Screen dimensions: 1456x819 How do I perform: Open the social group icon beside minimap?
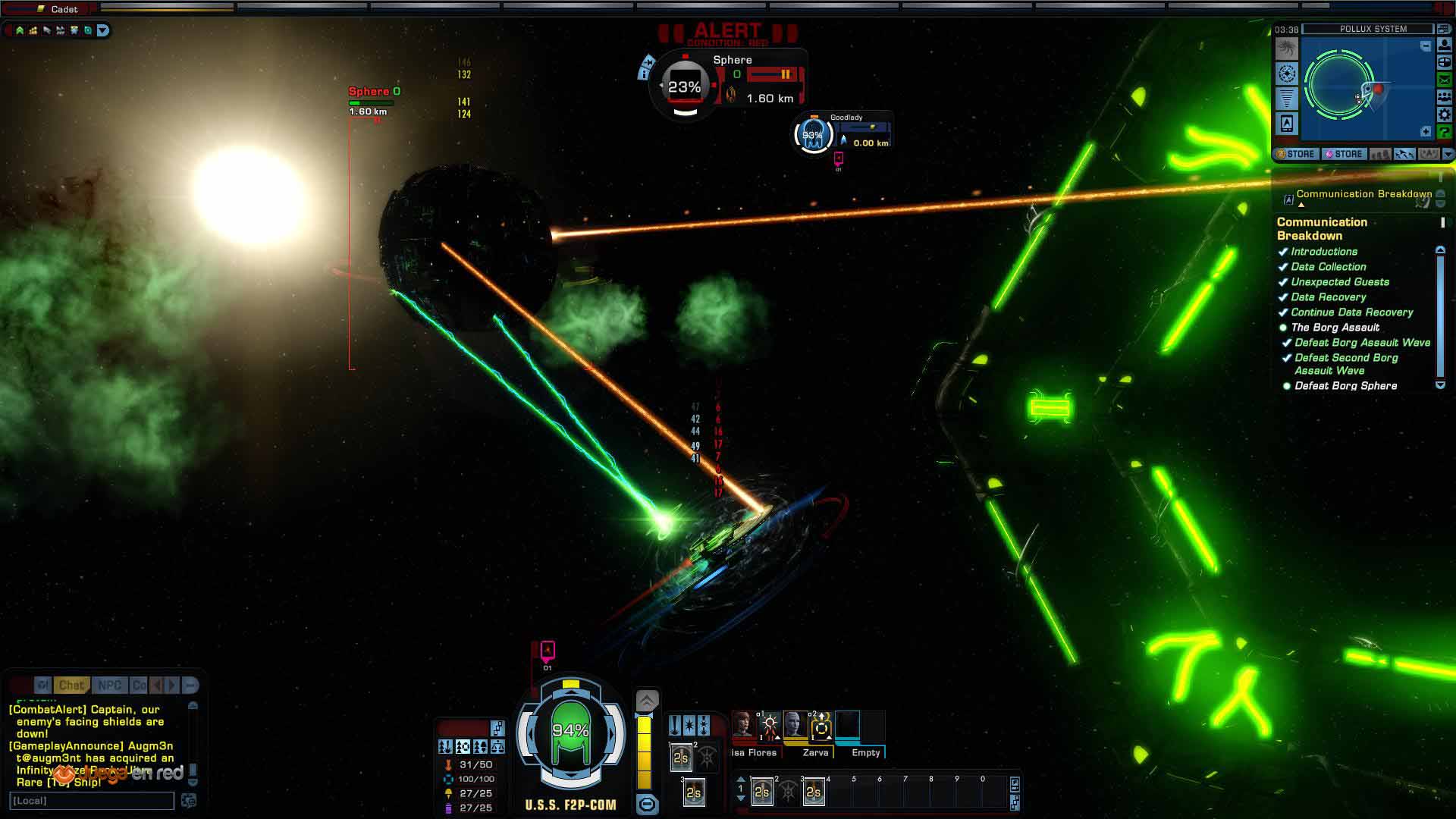click(x=1444, y=97)
